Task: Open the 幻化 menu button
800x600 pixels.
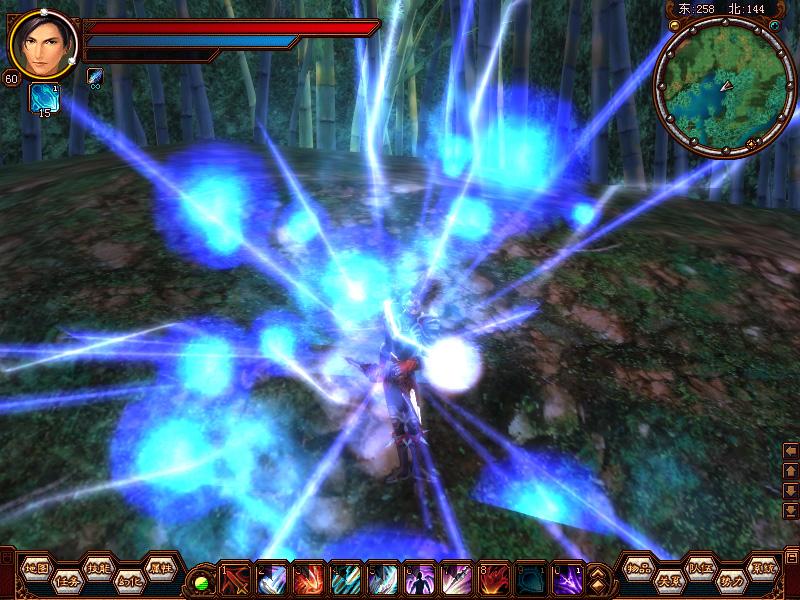Action: point(129,580)
